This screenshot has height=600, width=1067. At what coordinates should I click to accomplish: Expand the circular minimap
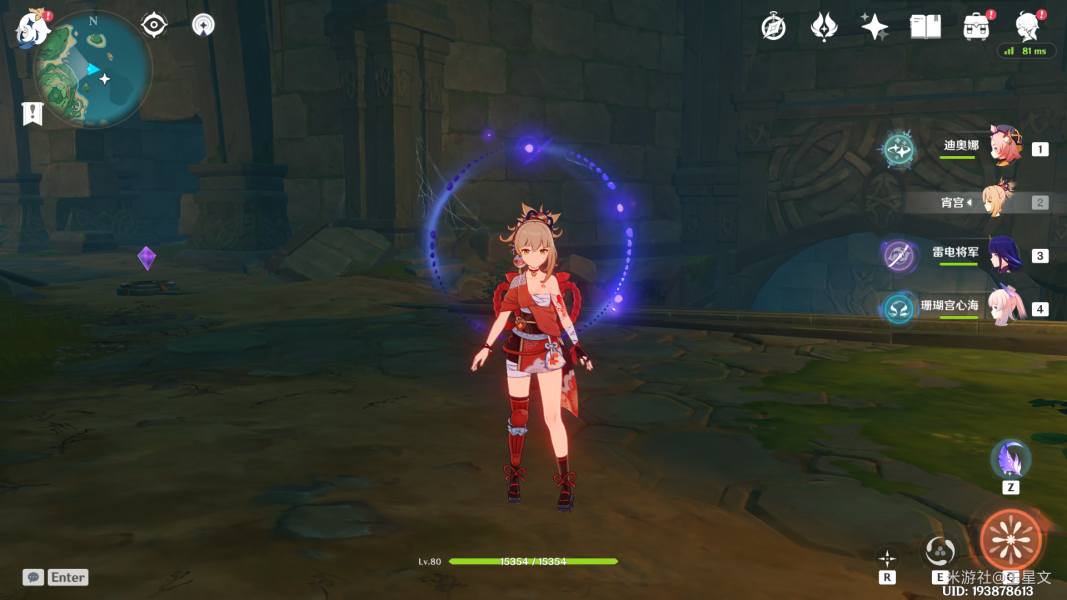pyautogui.click(x=92, y=70)
